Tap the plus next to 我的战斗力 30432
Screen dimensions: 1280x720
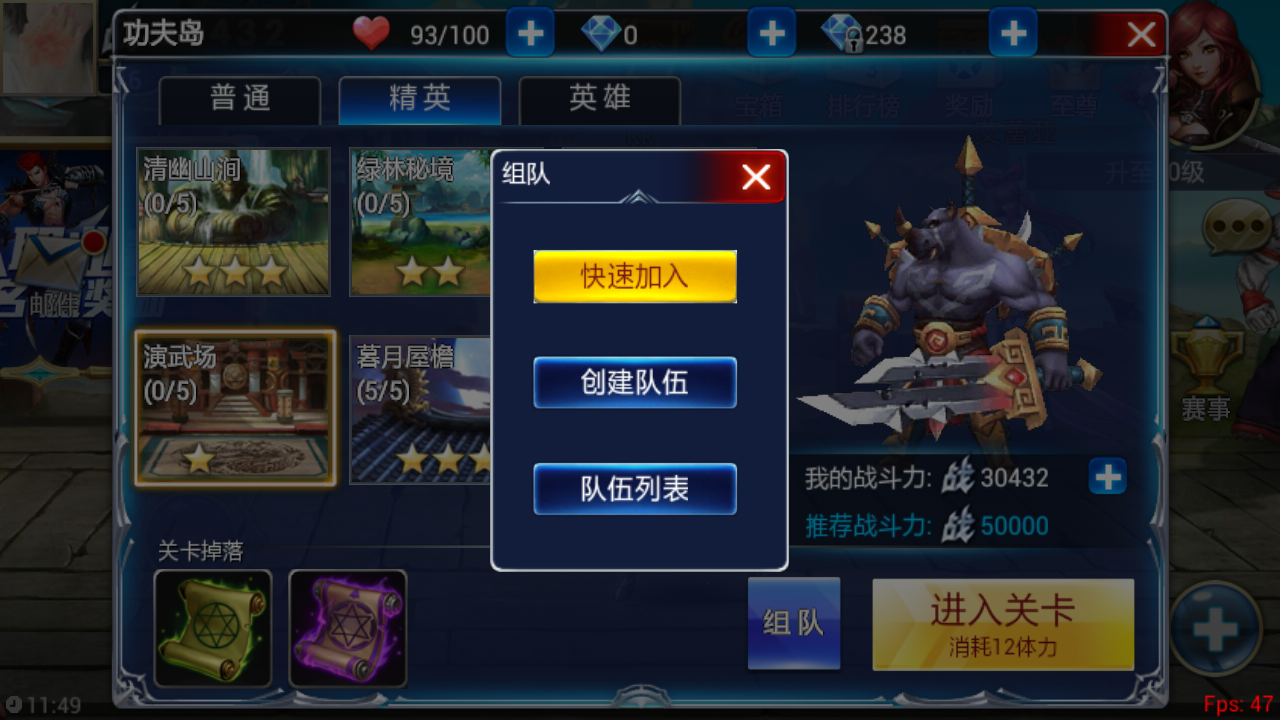tap(1106, 478)
